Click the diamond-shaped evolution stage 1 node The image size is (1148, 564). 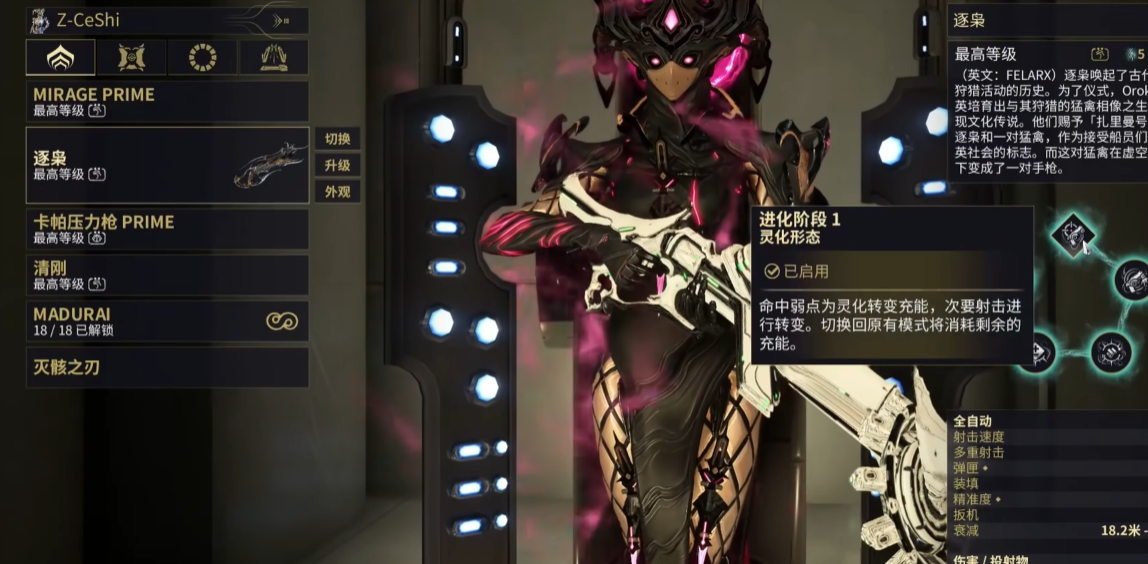[1073, 234]
